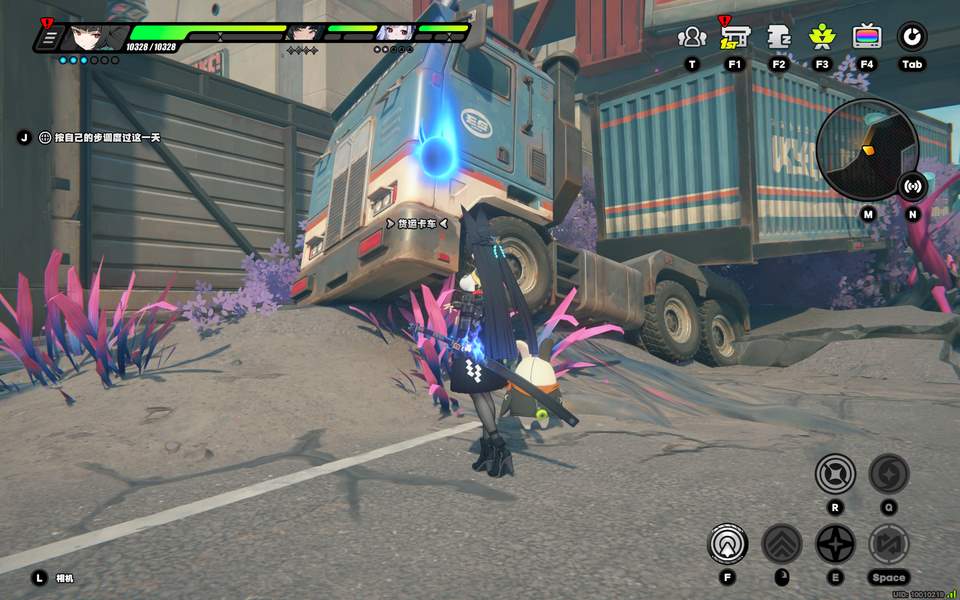This screenshot has height=600, width=960.
Task: Activate the crossed-circle skill above the R key
Action: point(835,473)
